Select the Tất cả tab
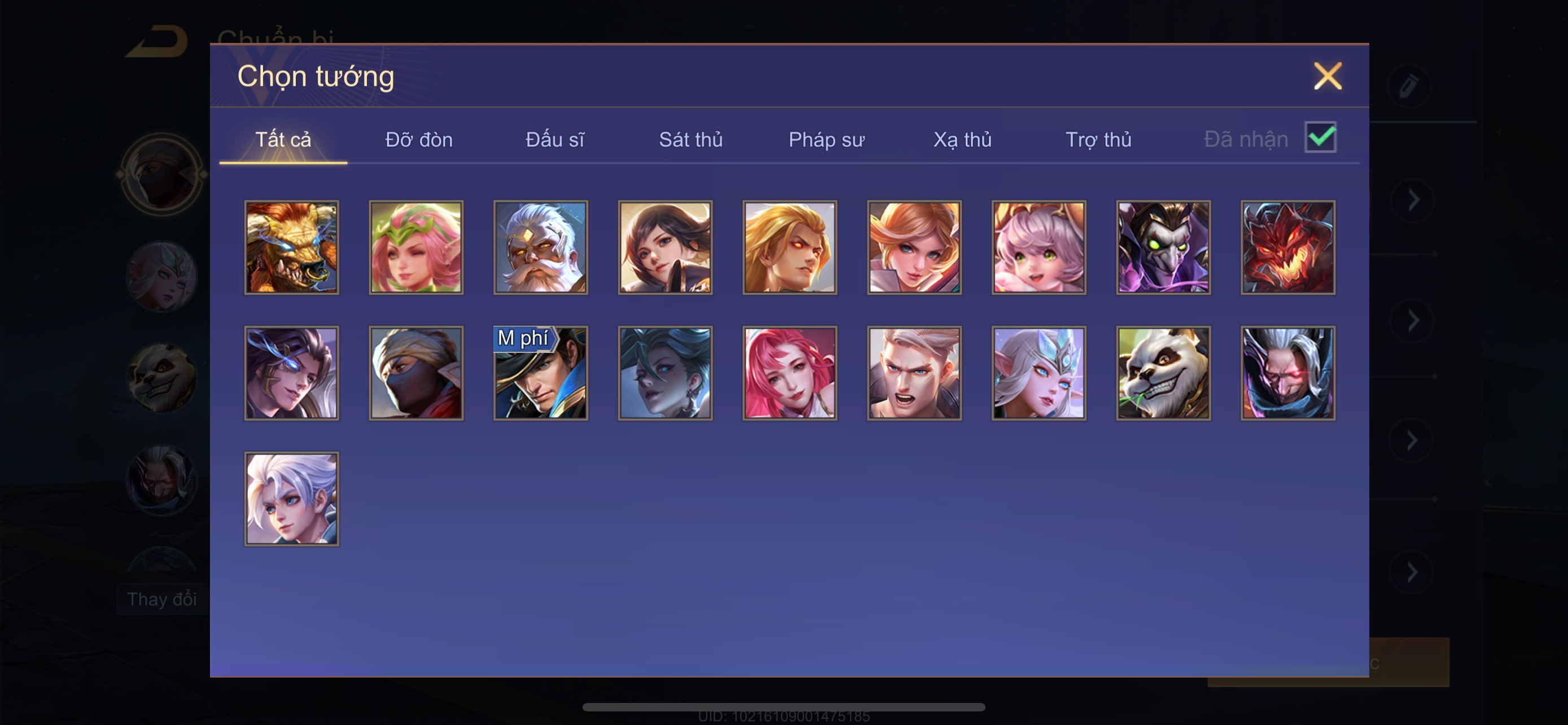The image size is (1568, 725). coord(283,139)
